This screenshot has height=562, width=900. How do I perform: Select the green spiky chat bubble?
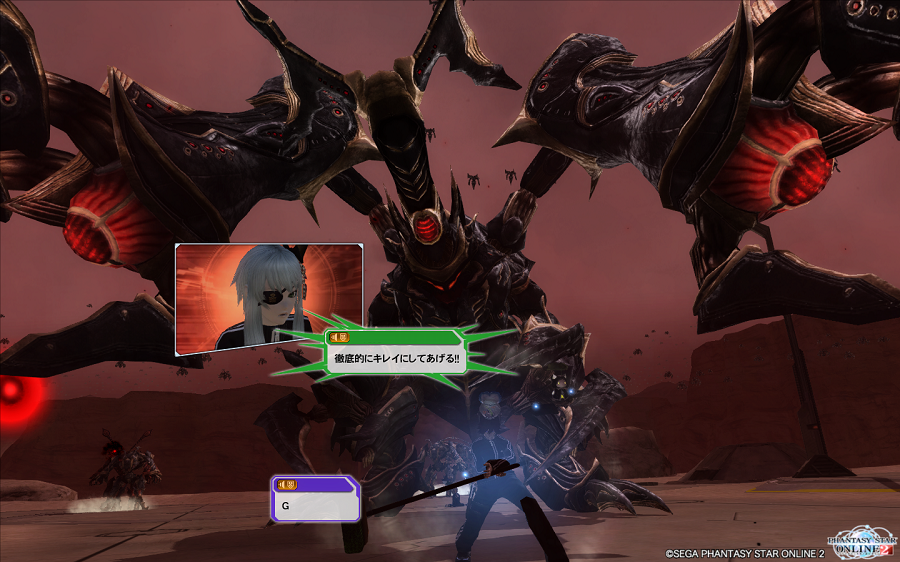(x=396, y=354)
